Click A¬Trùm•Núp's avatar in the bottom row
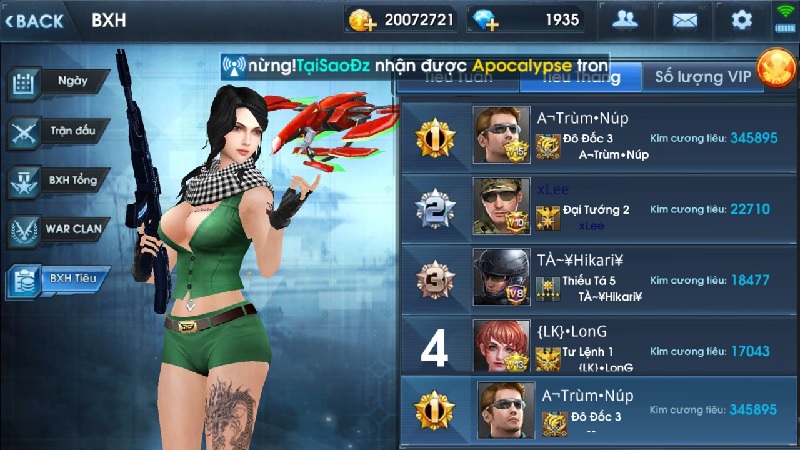The width and height of the screenshot is (800, 450). pyautogui.click(x=504, y=409)
